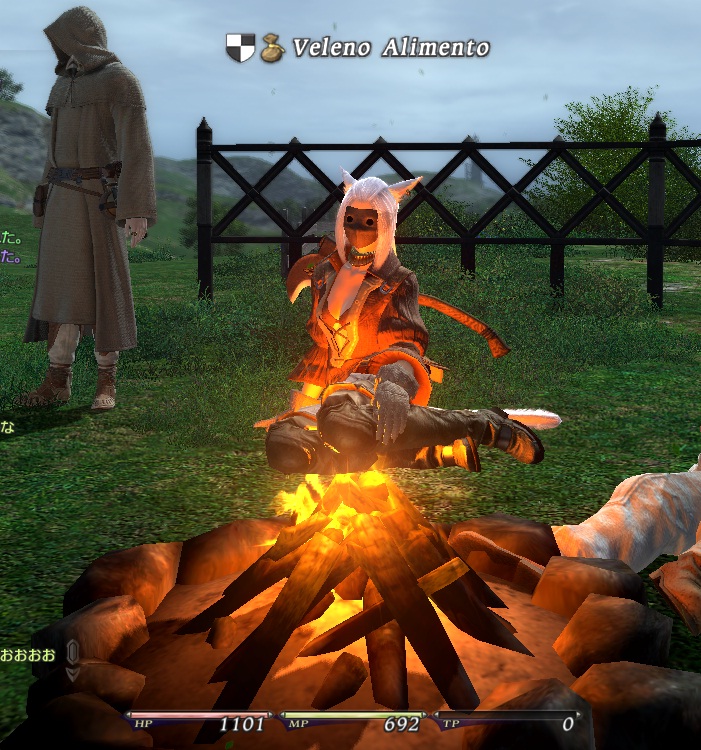Click the chat log scroll-down arrow
Image resolution: width=701 pixels, height=750 pixels.
pyautogui.click(x=73, y=673)
